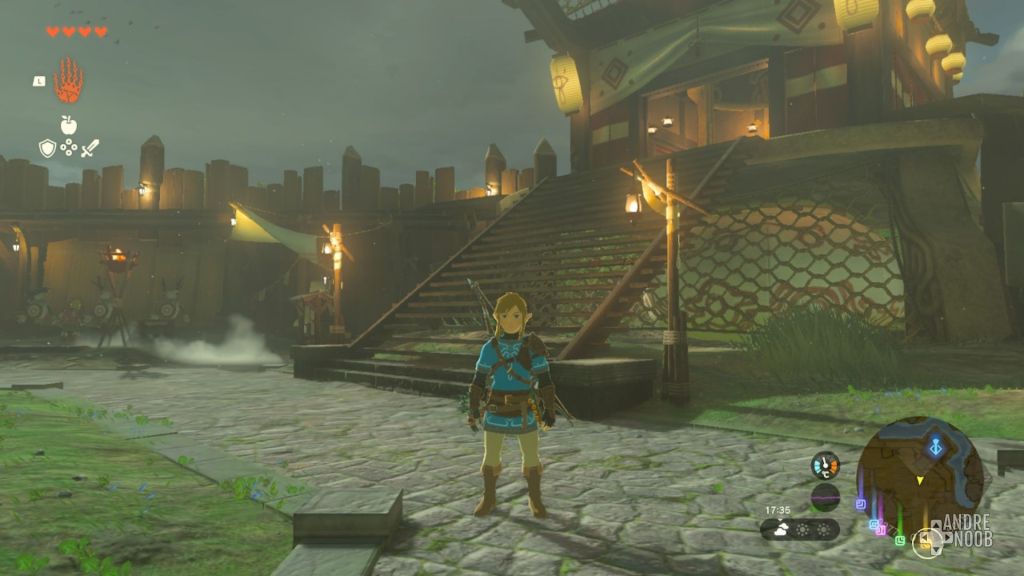Screen dimensions: 1024x576
Task: Select the green pin stamp on minimap
Action: click(900, 540)
